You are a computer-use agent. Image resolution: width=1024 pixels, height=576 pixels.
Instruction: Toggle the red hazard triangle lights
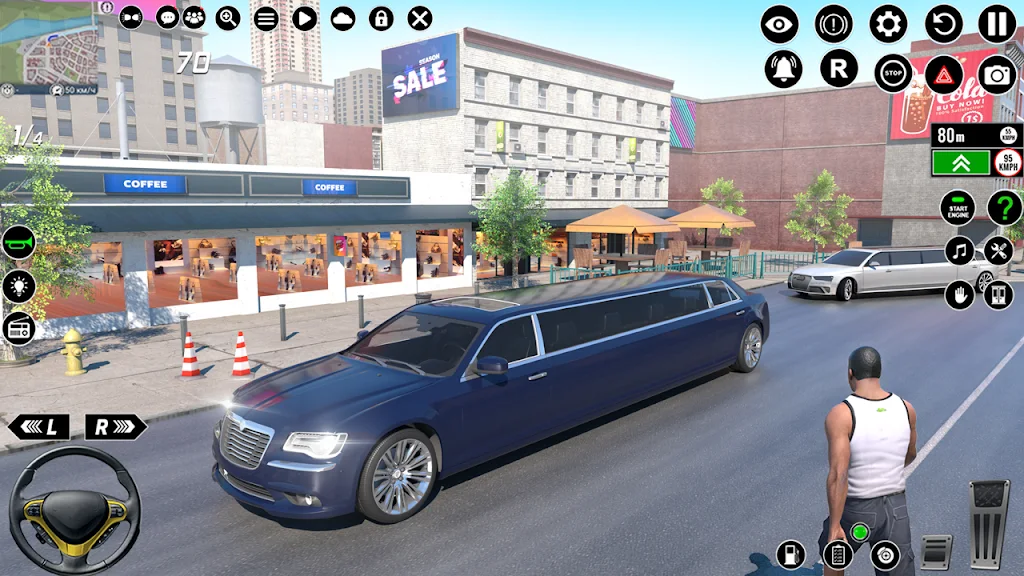click(943, 73)
